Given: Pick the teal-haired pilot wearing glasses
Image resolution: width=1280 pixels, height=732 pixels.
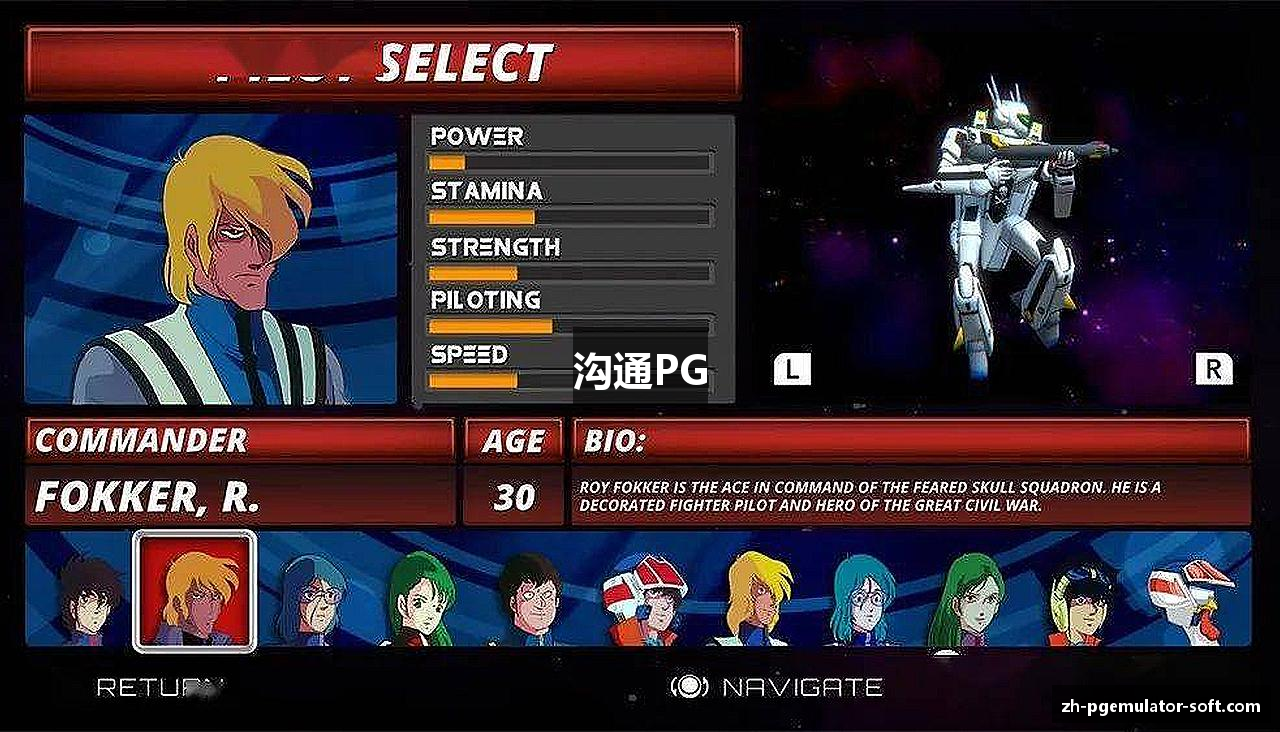Looking at the screenshot, I should (x=862, y=598).
